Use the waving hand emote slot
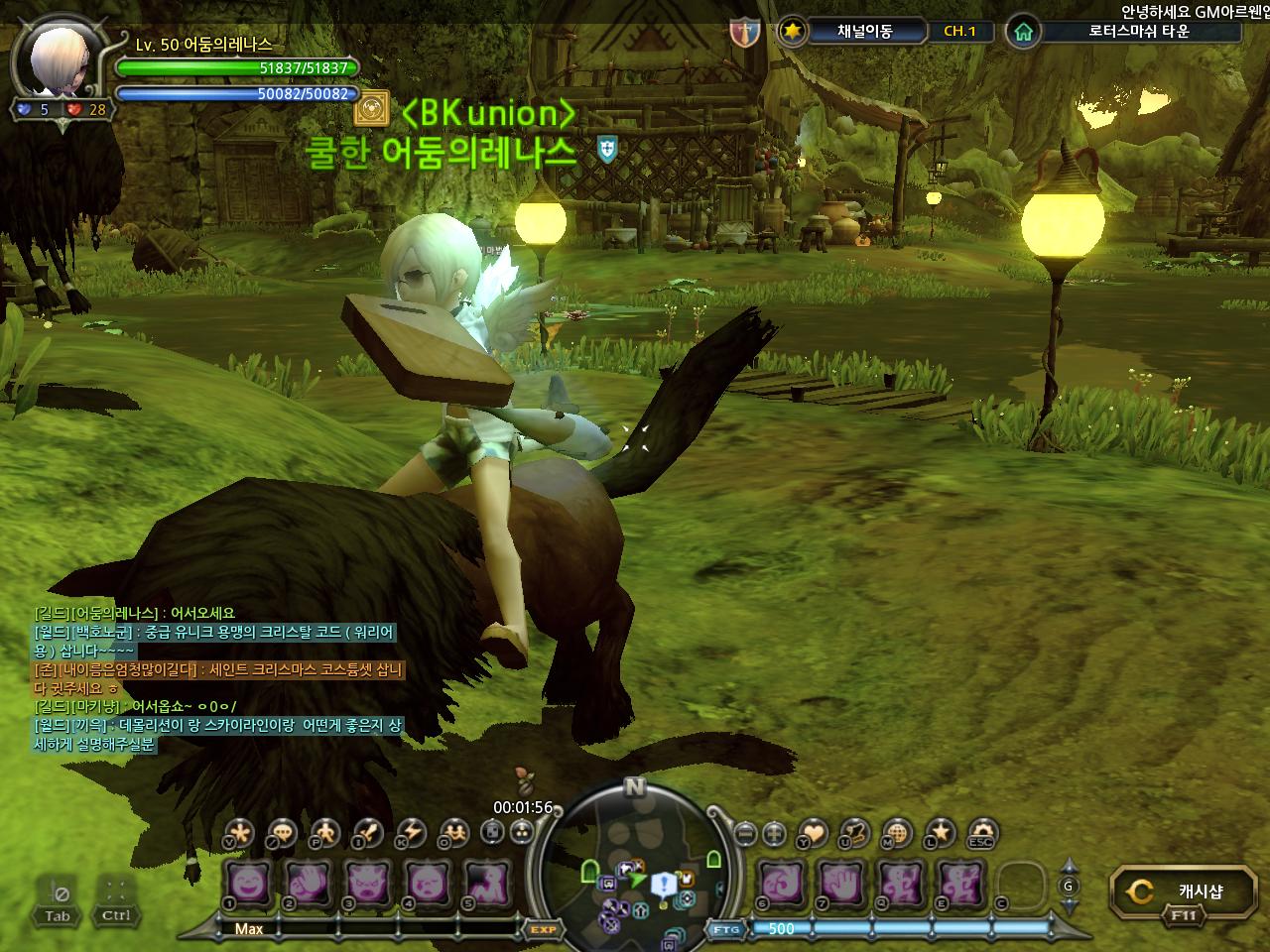 (308, 881)
